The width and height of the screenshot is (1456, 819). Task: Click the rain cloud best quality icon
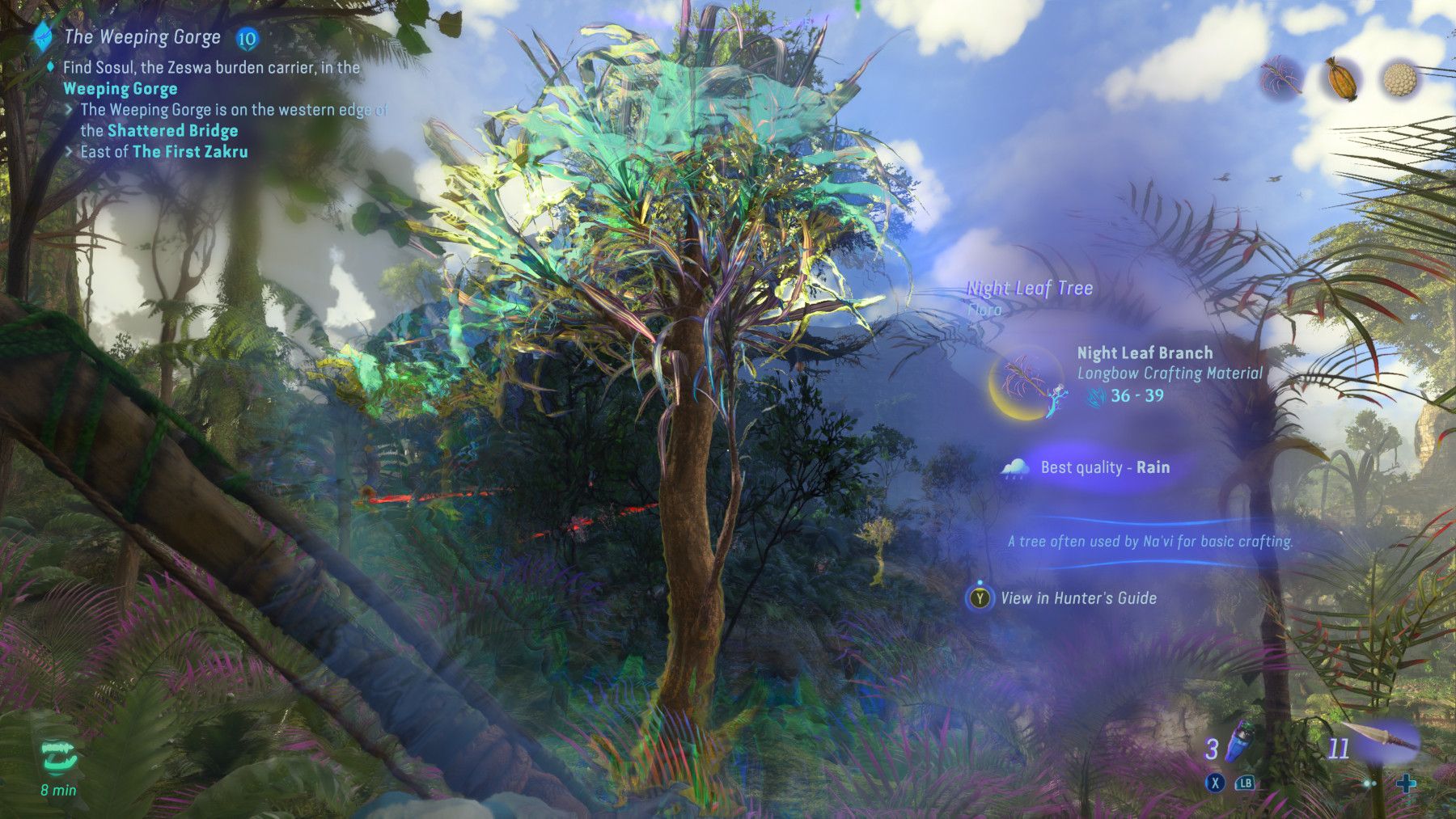[x=1014, y=469]
